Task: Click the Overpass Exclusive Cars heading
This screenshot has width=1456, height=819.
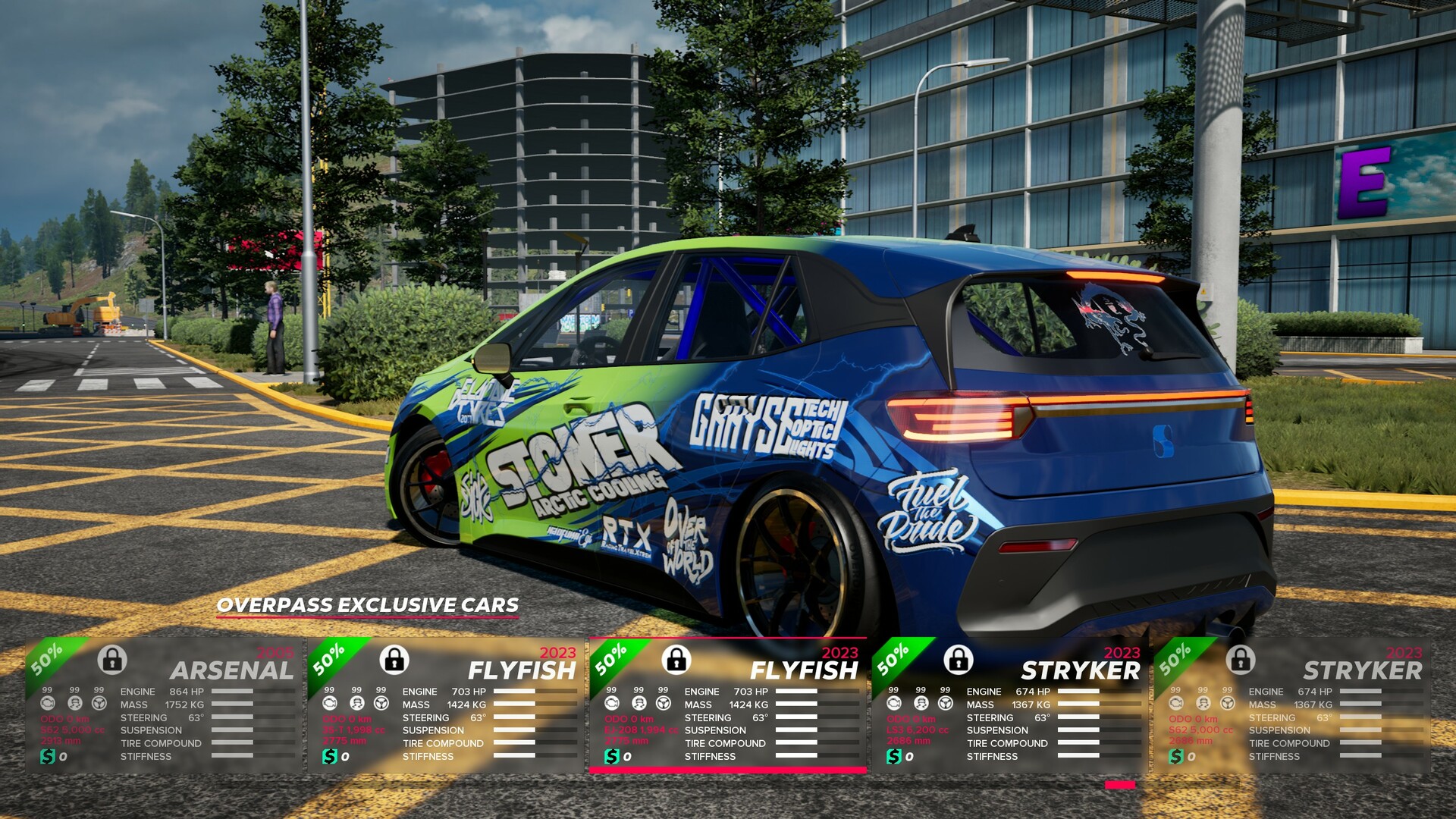Action: click(368, 605)
